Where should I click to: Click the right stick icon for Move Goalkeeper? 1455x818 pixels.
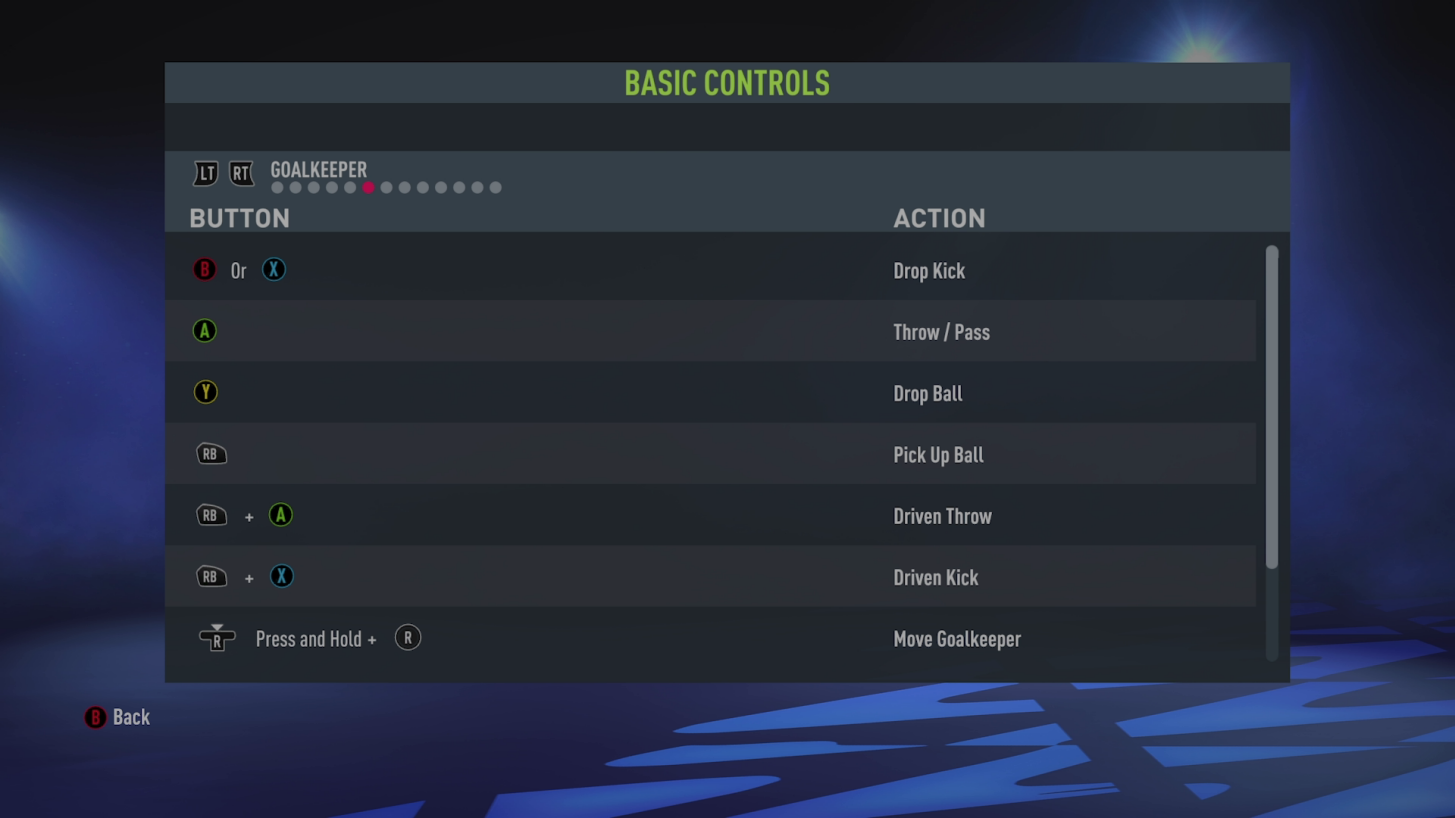pyautogui.click(x=216, y=638)
